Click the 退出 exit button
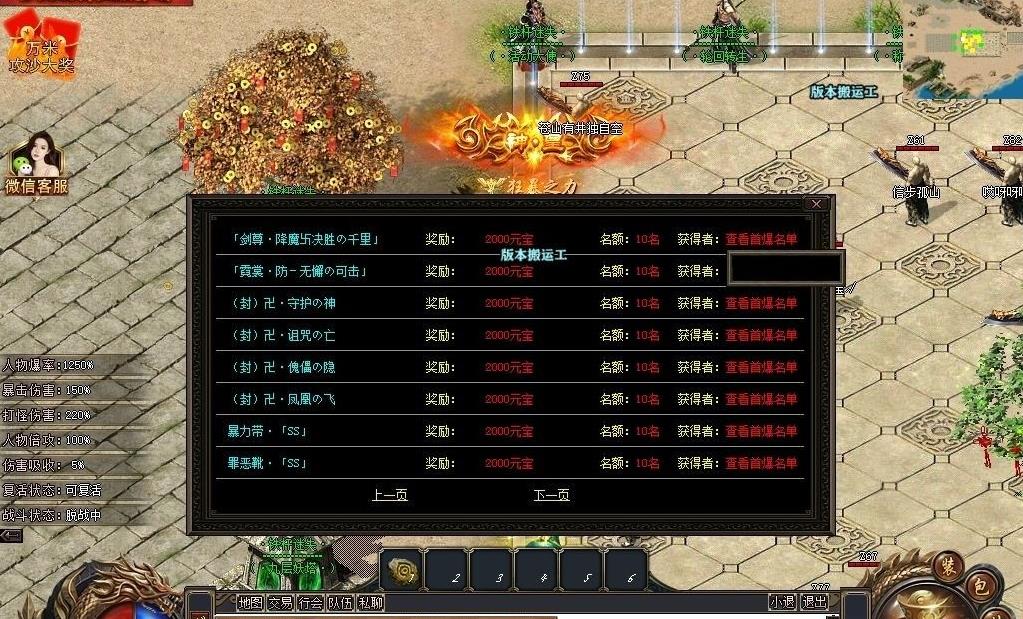The image size is (1023, 619). coord(815,602)
